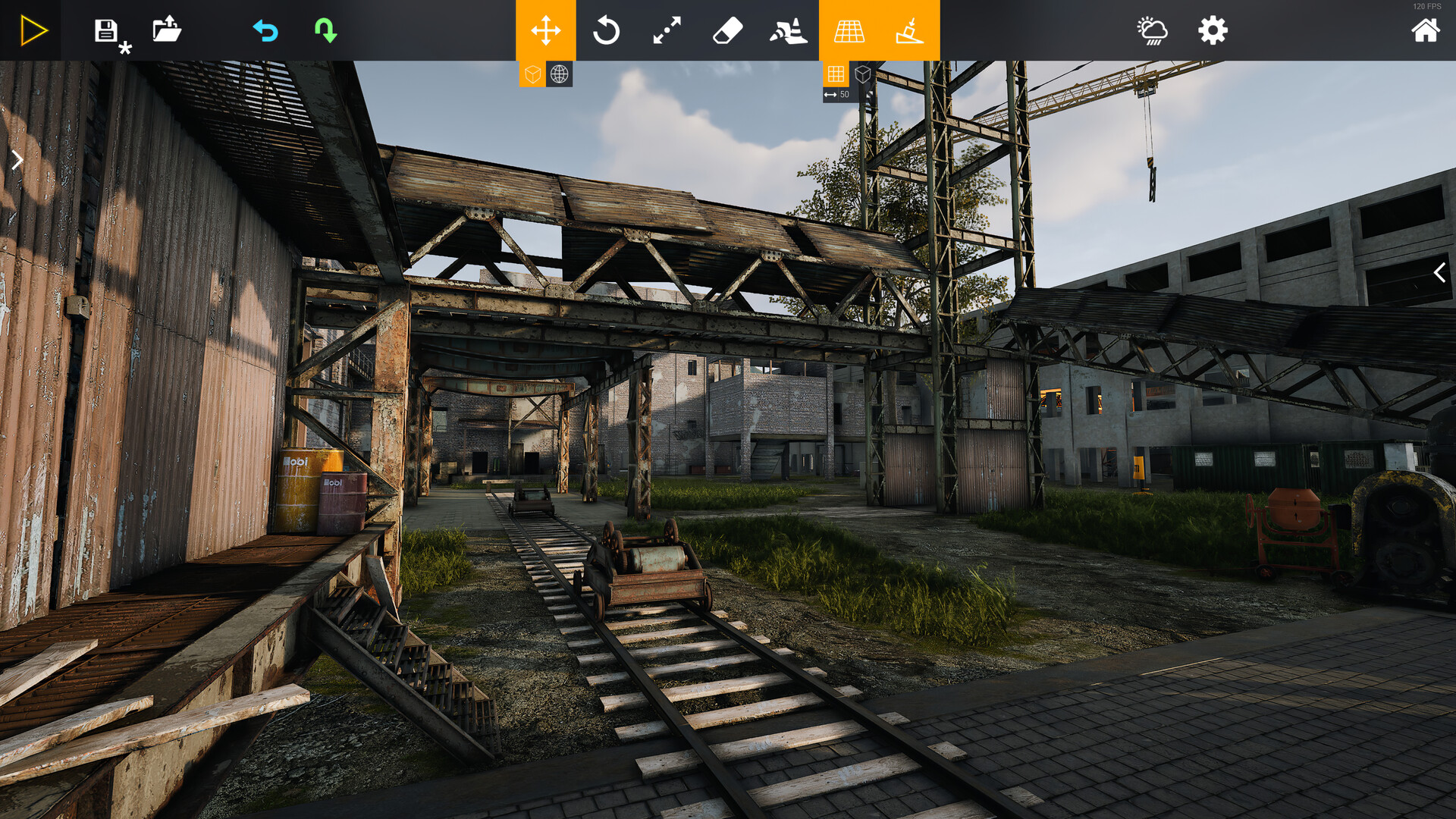Toggle the grid snapping button
Viewport: 1456px width, 819px height.
[x=849, y=30]
